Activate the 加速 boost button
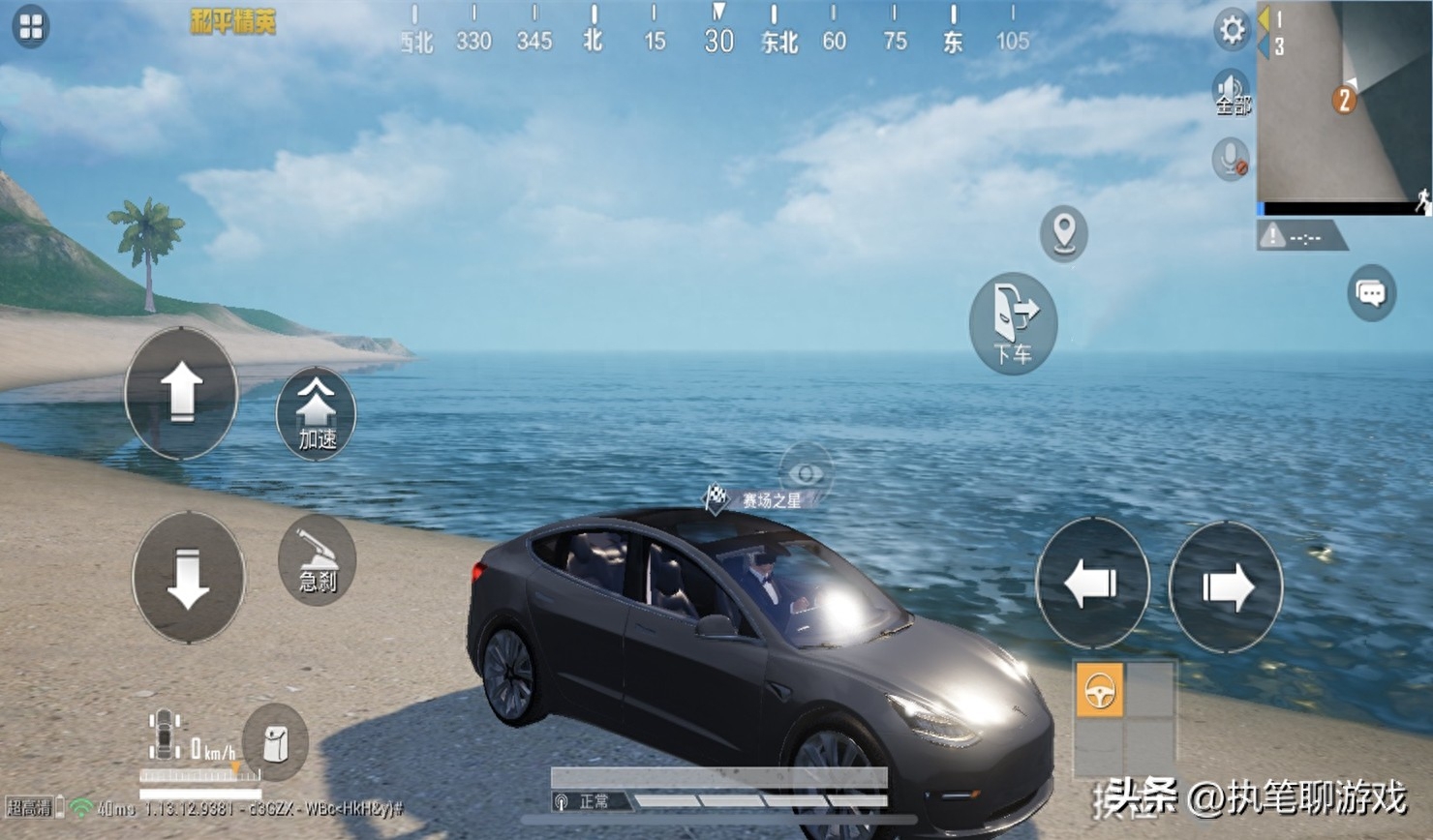The image size is (1433, 840). [x=316, y=414]
